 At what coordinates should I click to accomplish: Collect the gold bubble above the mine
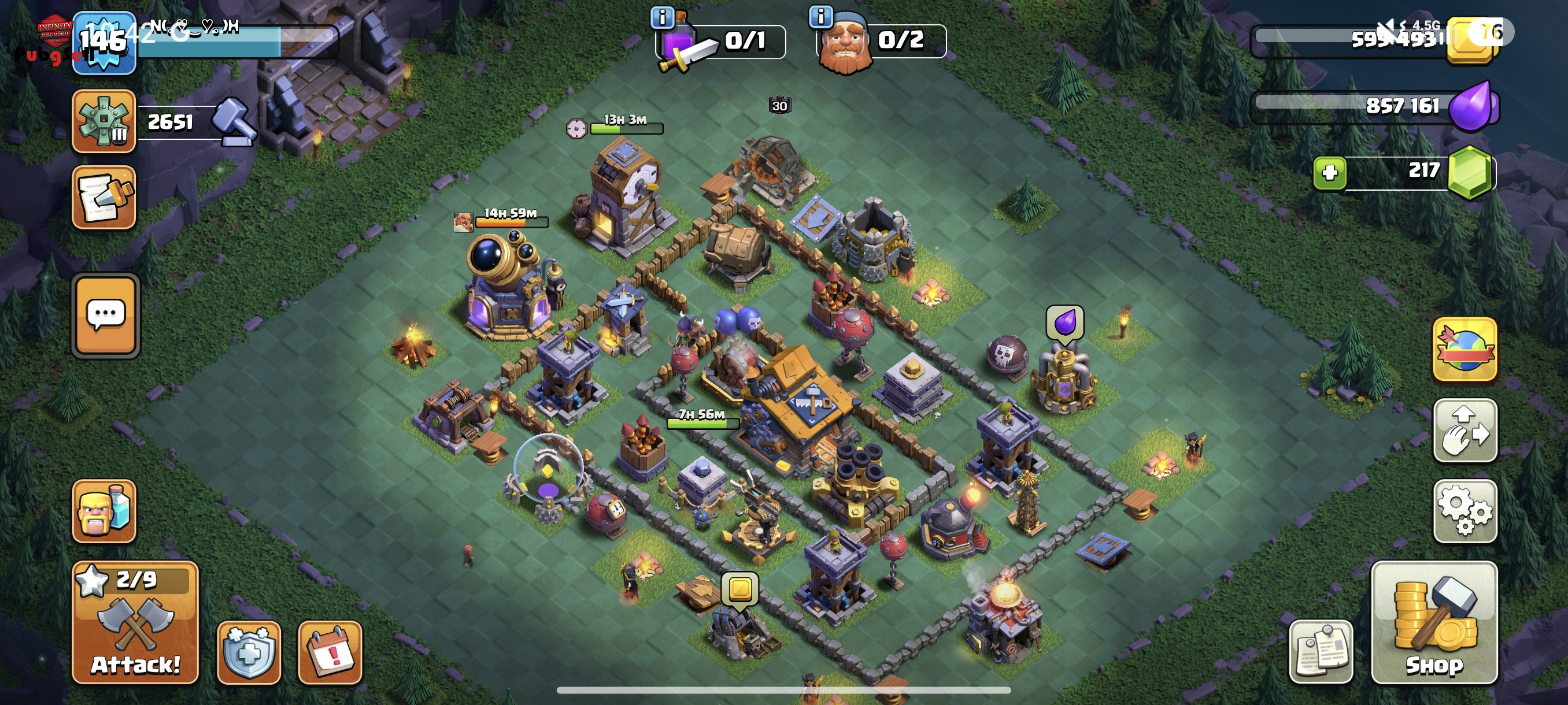coord(739,589)
